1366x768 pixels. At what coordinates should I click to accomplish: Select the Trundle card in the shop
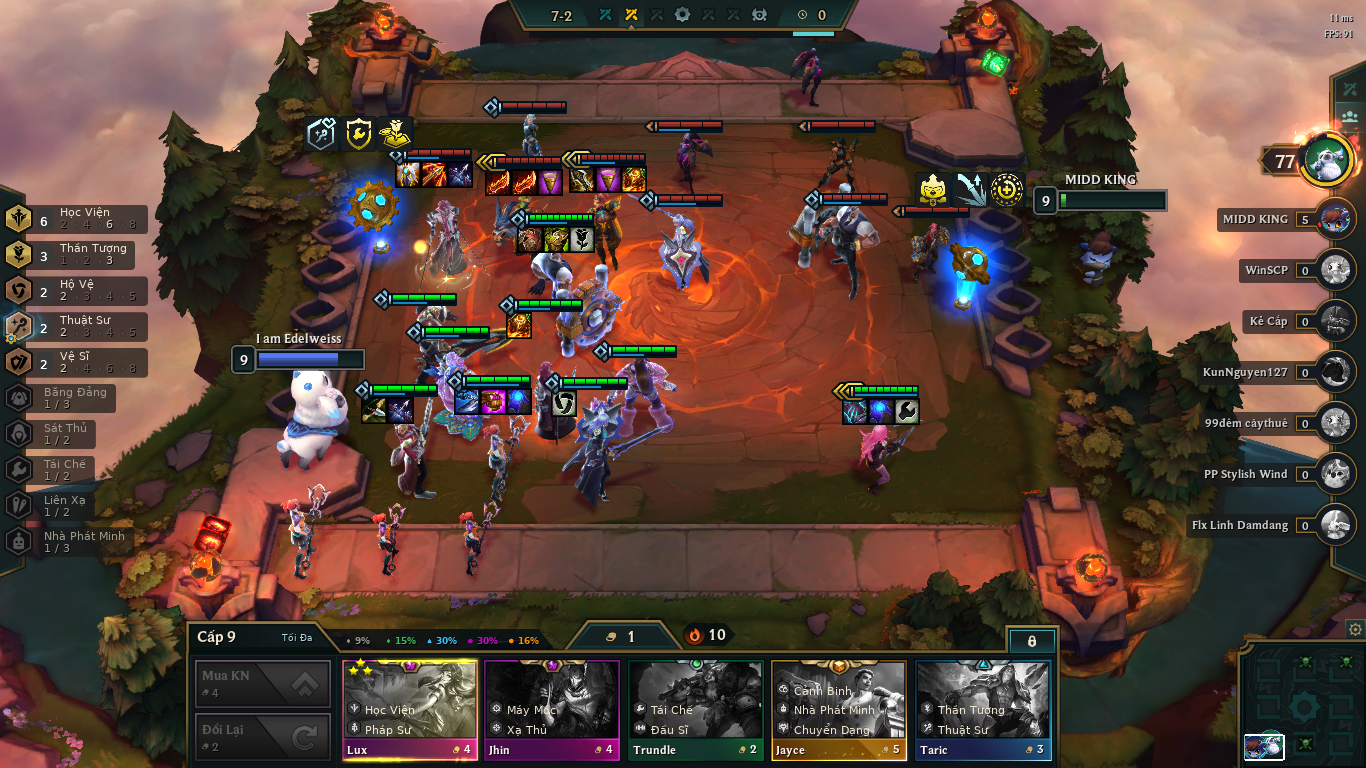pos(694,710)
